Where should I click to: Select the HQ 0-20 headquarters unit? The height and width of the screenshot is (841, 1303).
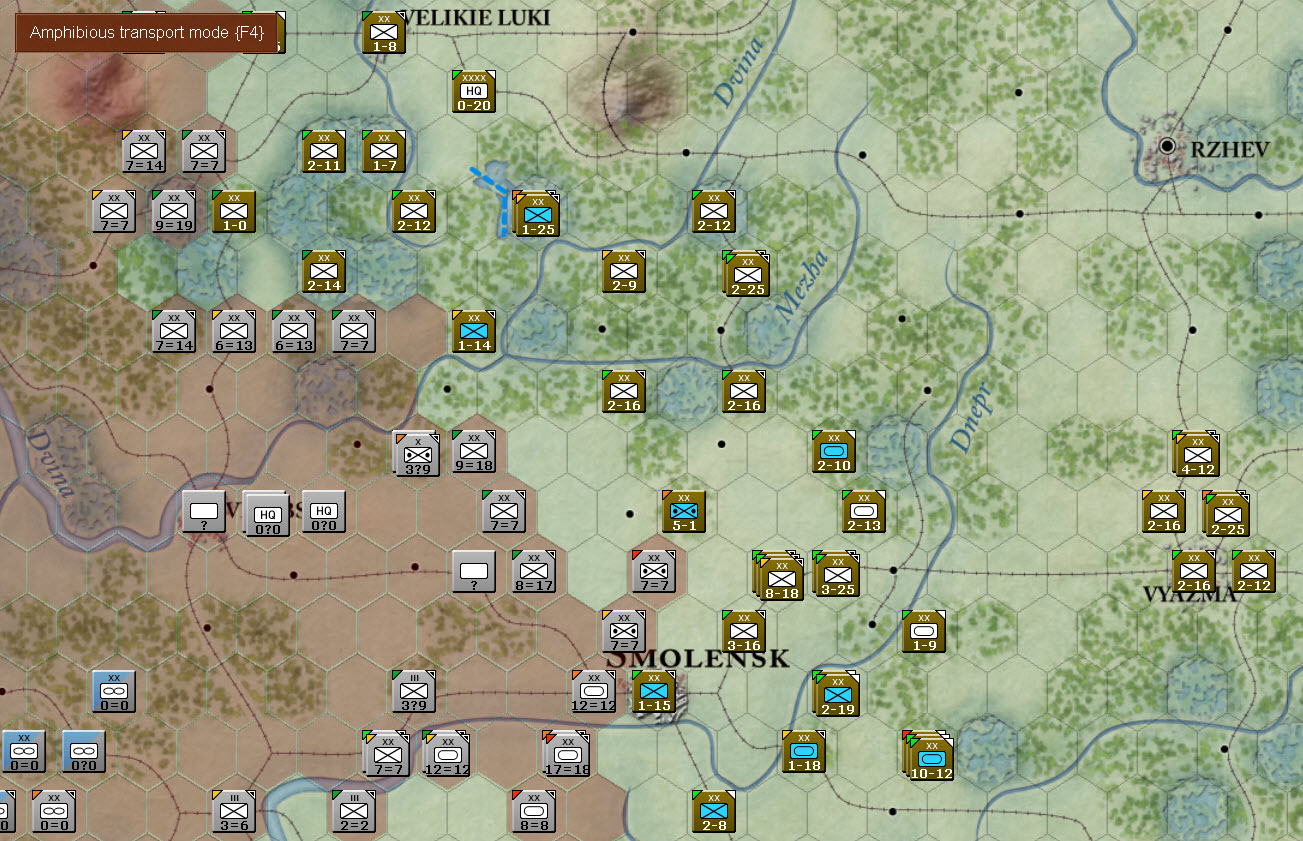[474, 92]
